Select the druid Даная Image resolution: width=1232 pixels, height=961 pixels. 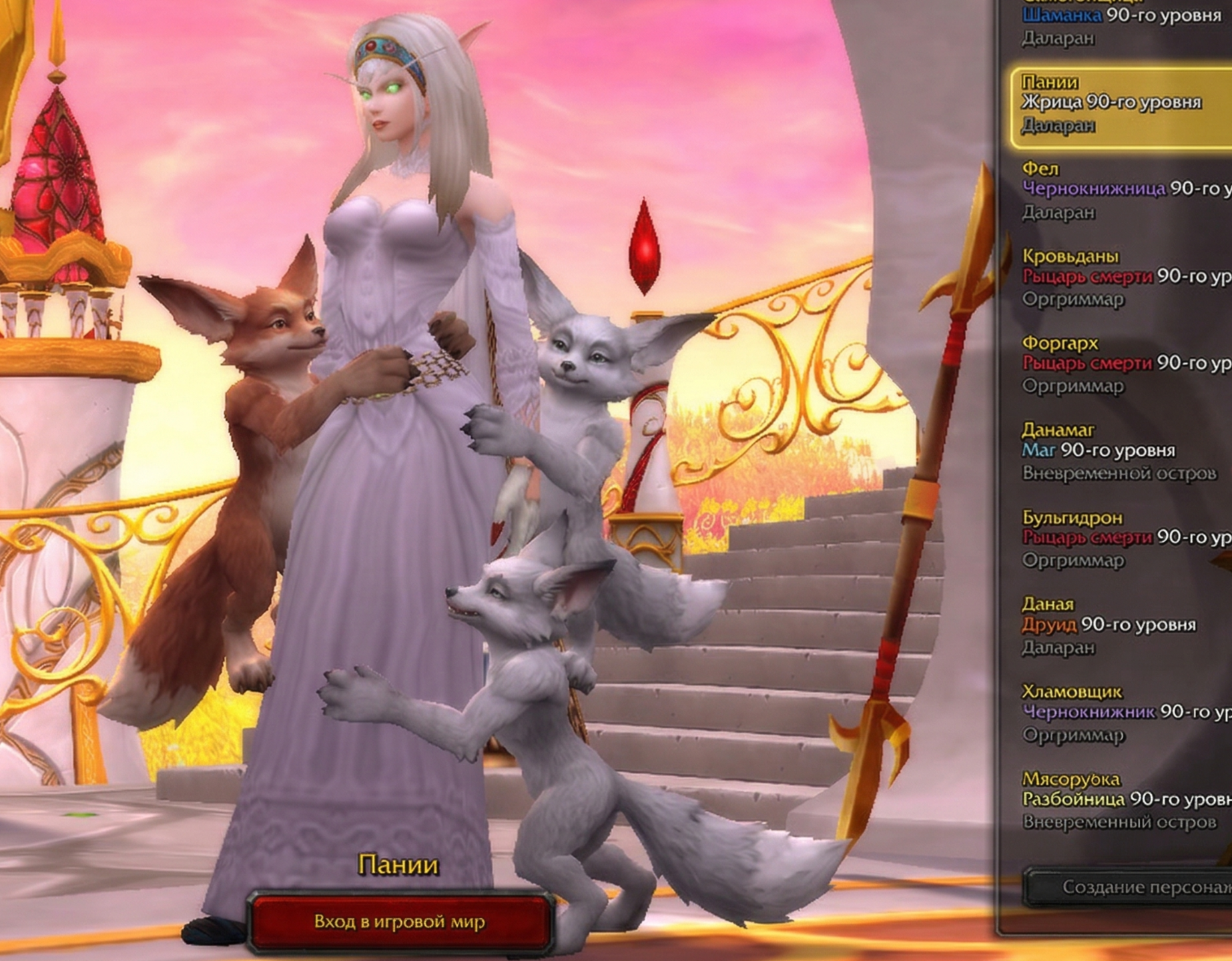pyautogui.click(x=1121, y=625)
